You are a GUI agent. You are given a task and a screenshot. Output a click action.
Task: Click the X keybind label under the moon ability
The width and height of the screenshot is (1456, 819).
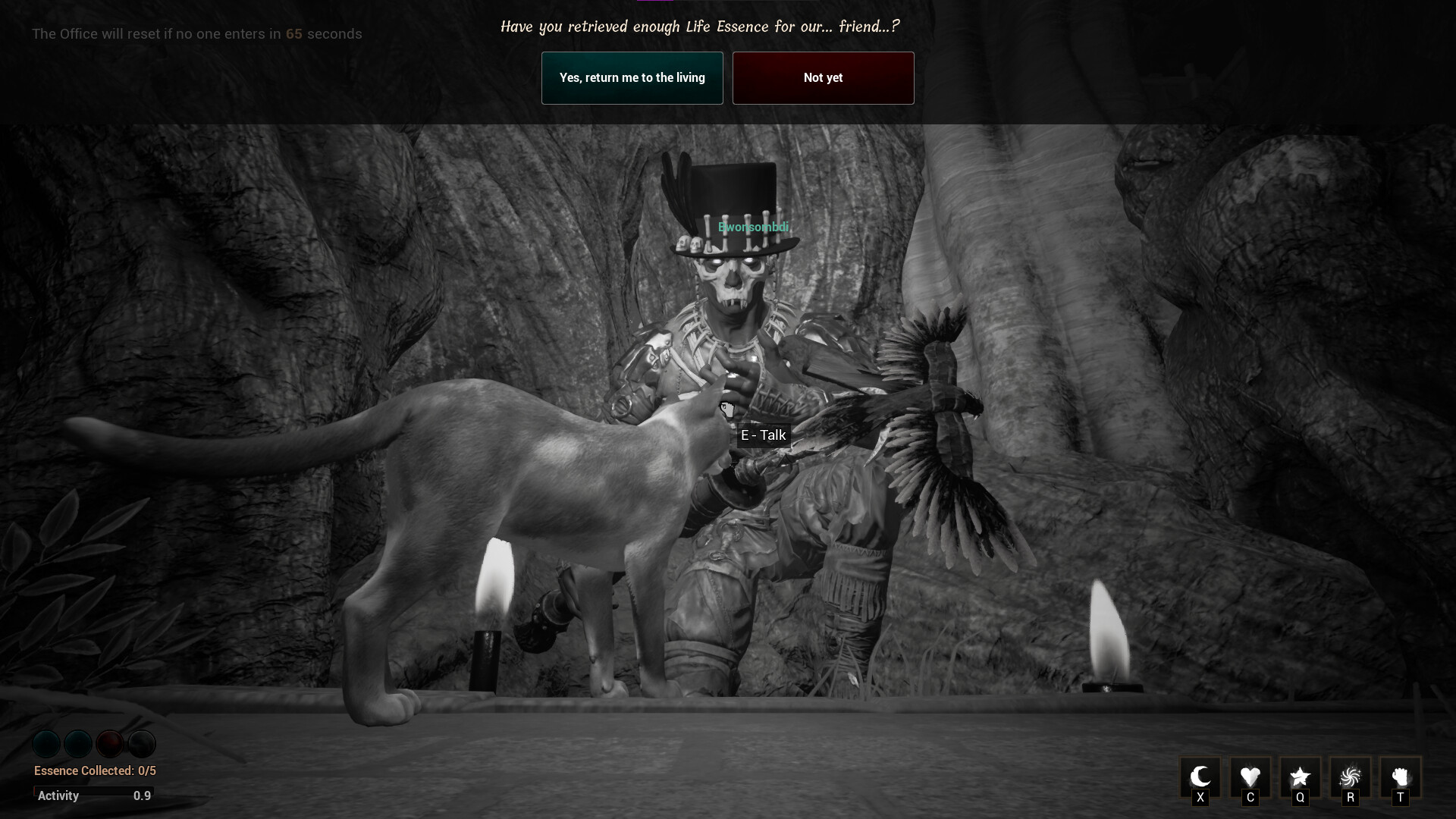coord(1201,798)
